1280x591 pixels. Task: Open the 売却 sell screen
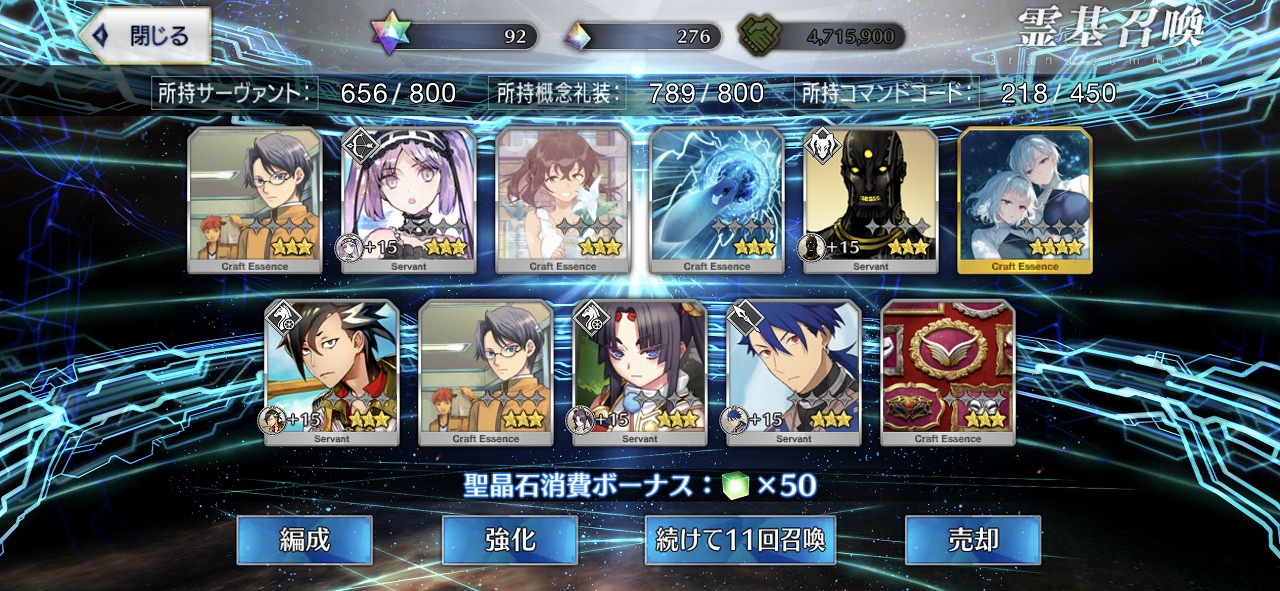click(972, 540)
